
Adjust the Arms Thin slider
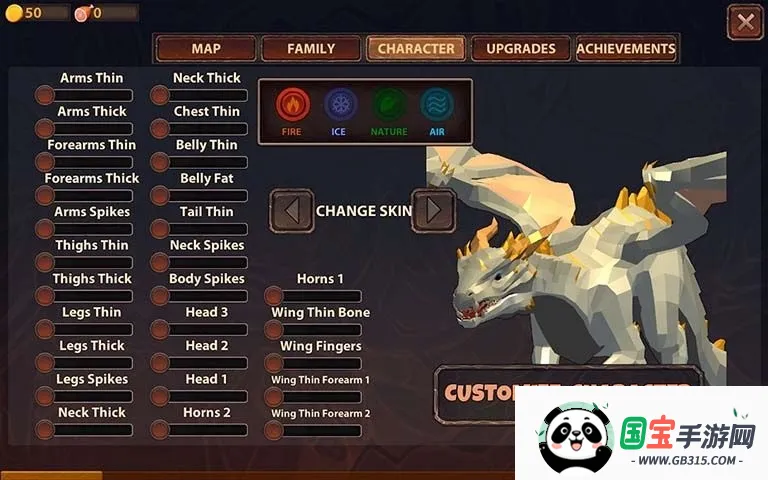point(88,95)
